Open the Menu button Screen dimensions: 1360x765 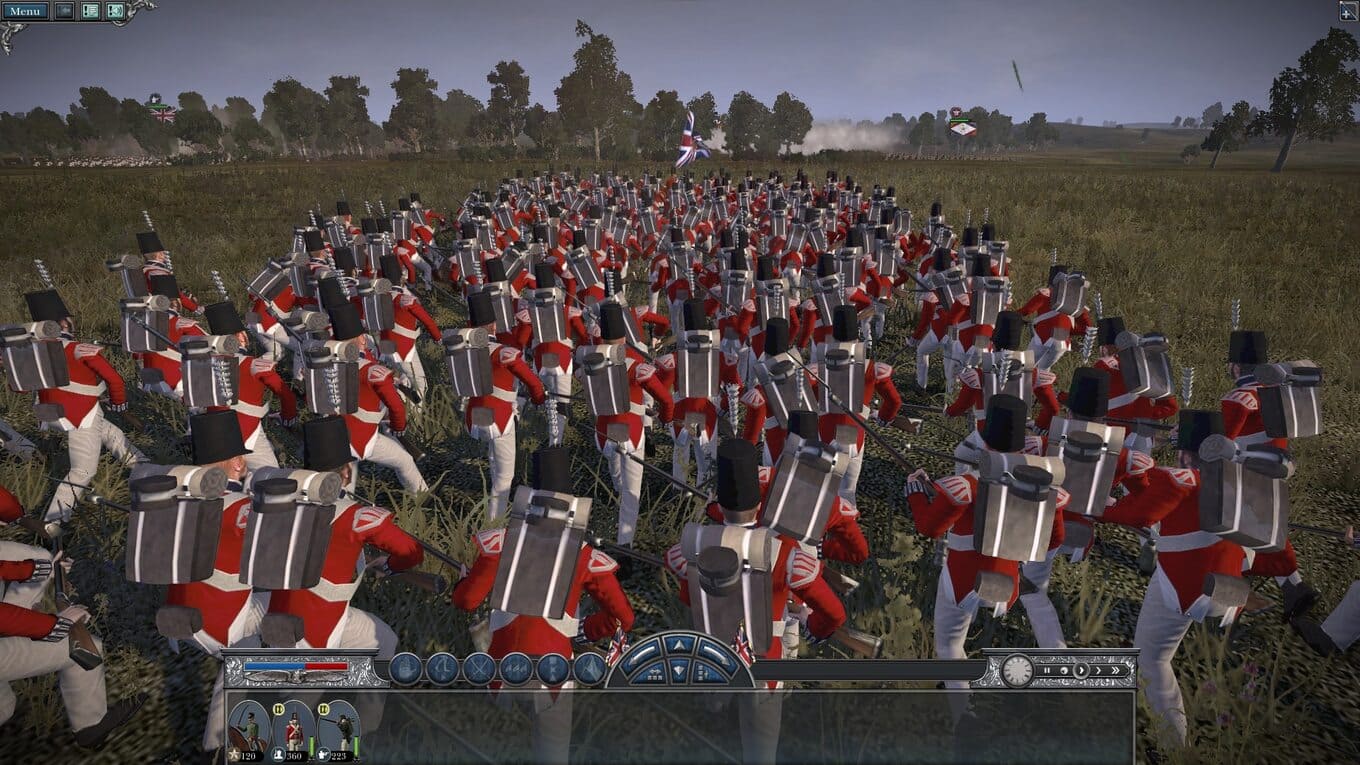point(25,11)
